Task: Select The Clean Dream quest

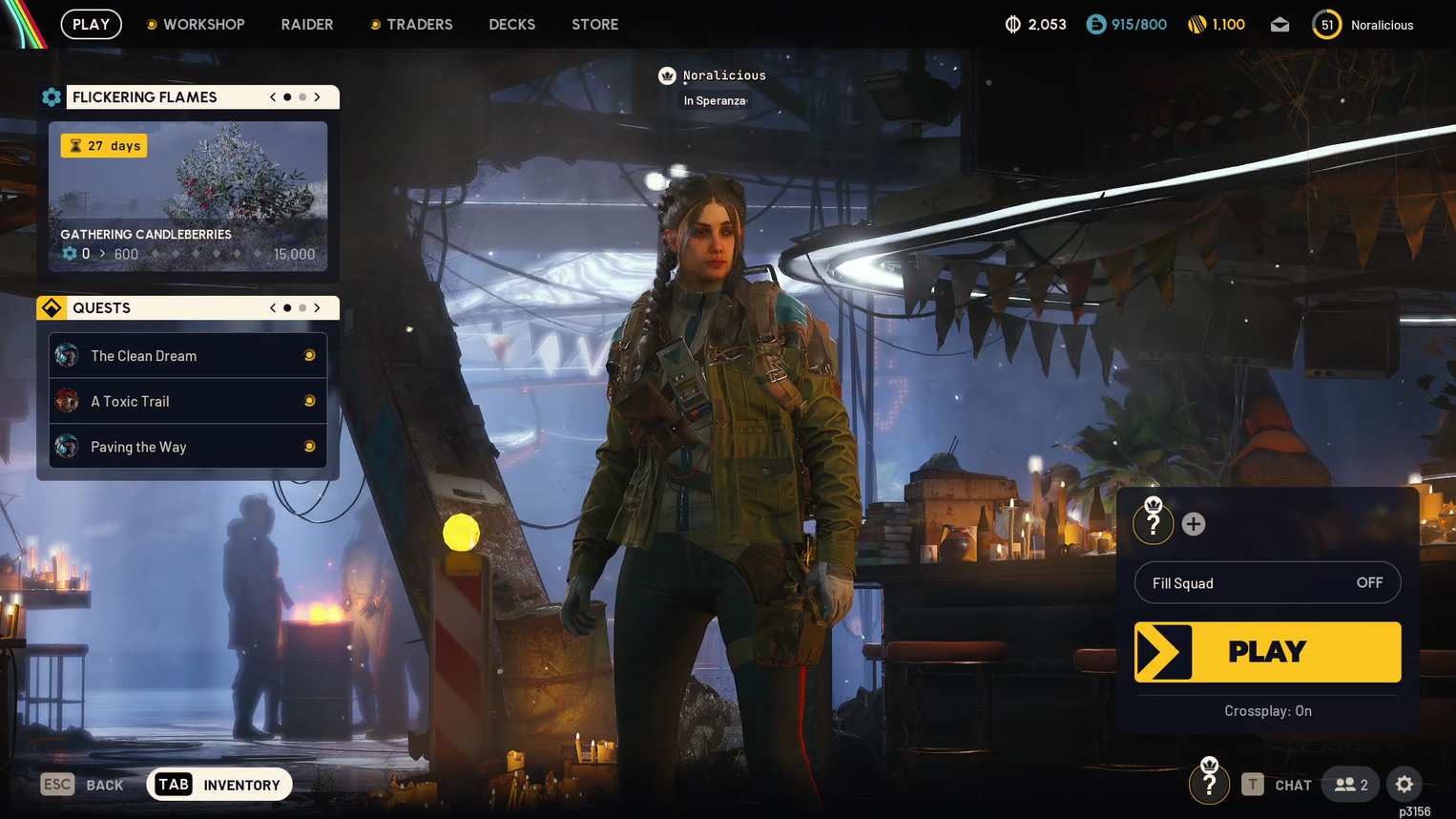Action: pos(188,356)
